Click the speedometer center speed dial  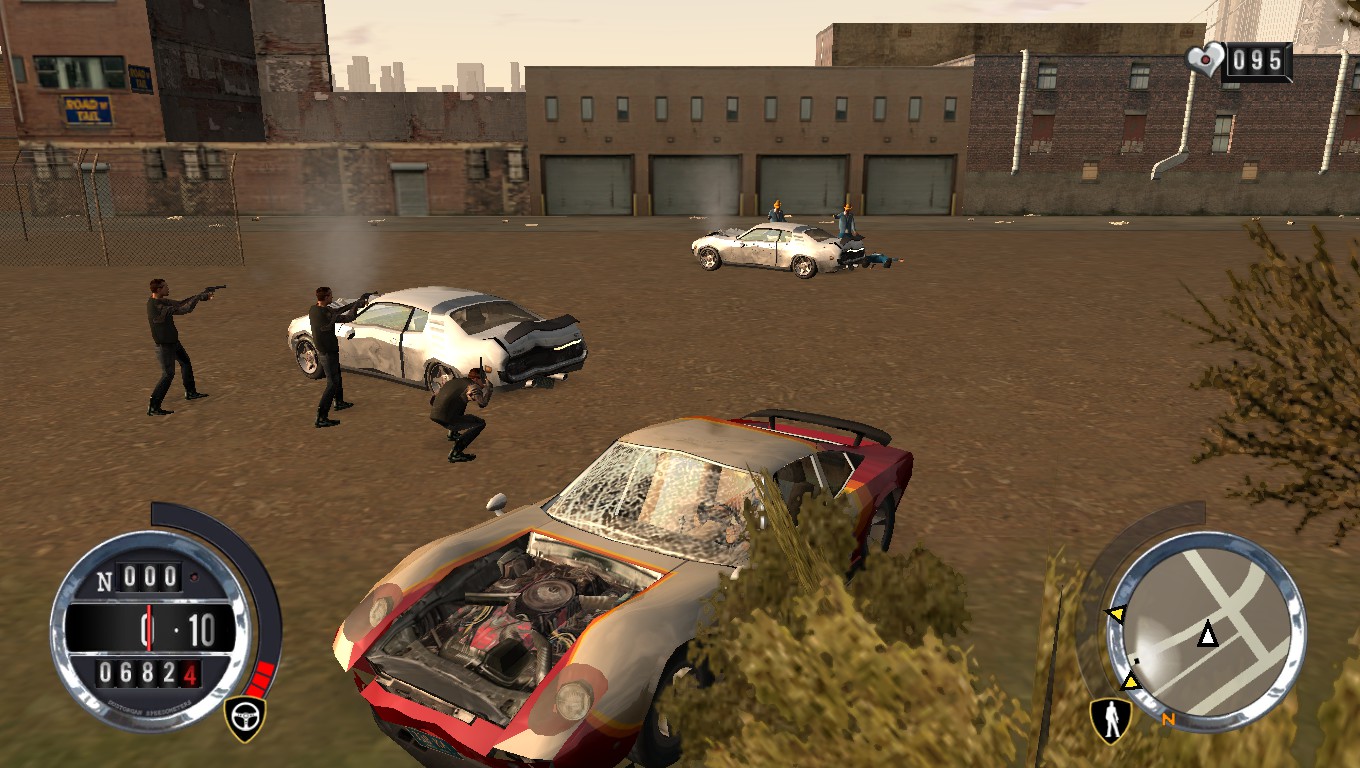[x=147, y=627]
